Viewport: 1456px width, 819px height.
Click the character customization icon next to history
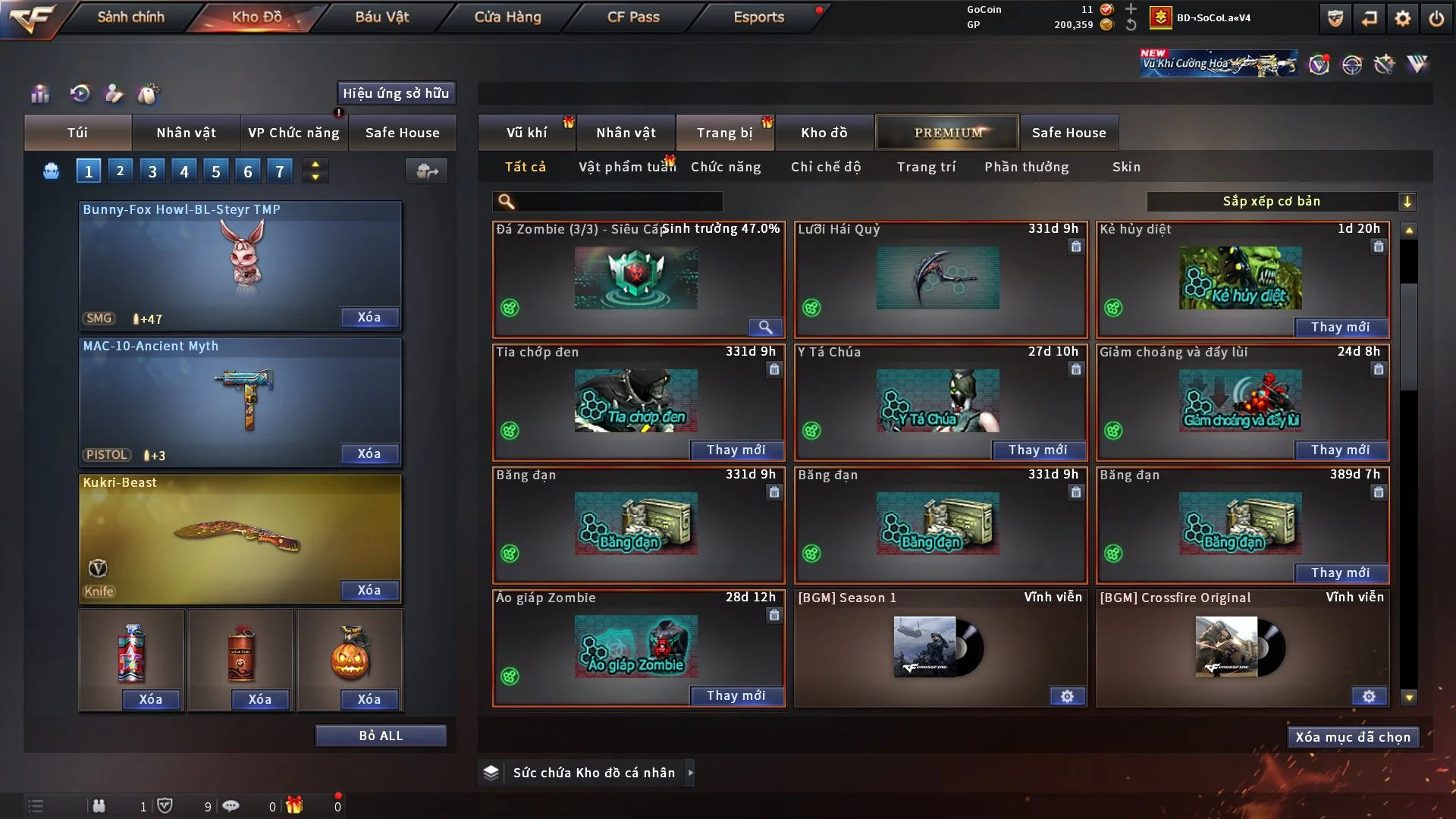tap(114, 93)
